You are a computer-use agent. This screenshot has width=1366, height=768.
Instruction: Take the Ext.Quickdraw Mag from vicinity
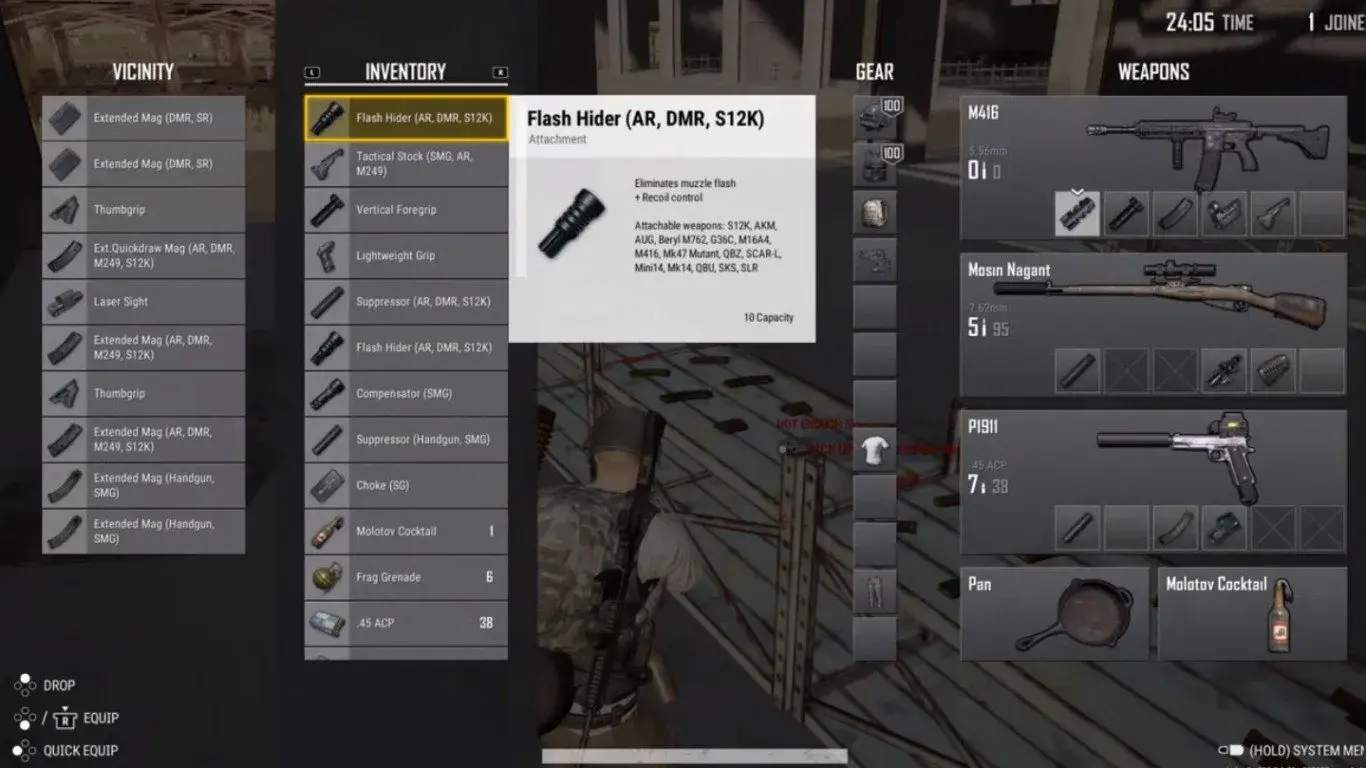click(143, 256)
